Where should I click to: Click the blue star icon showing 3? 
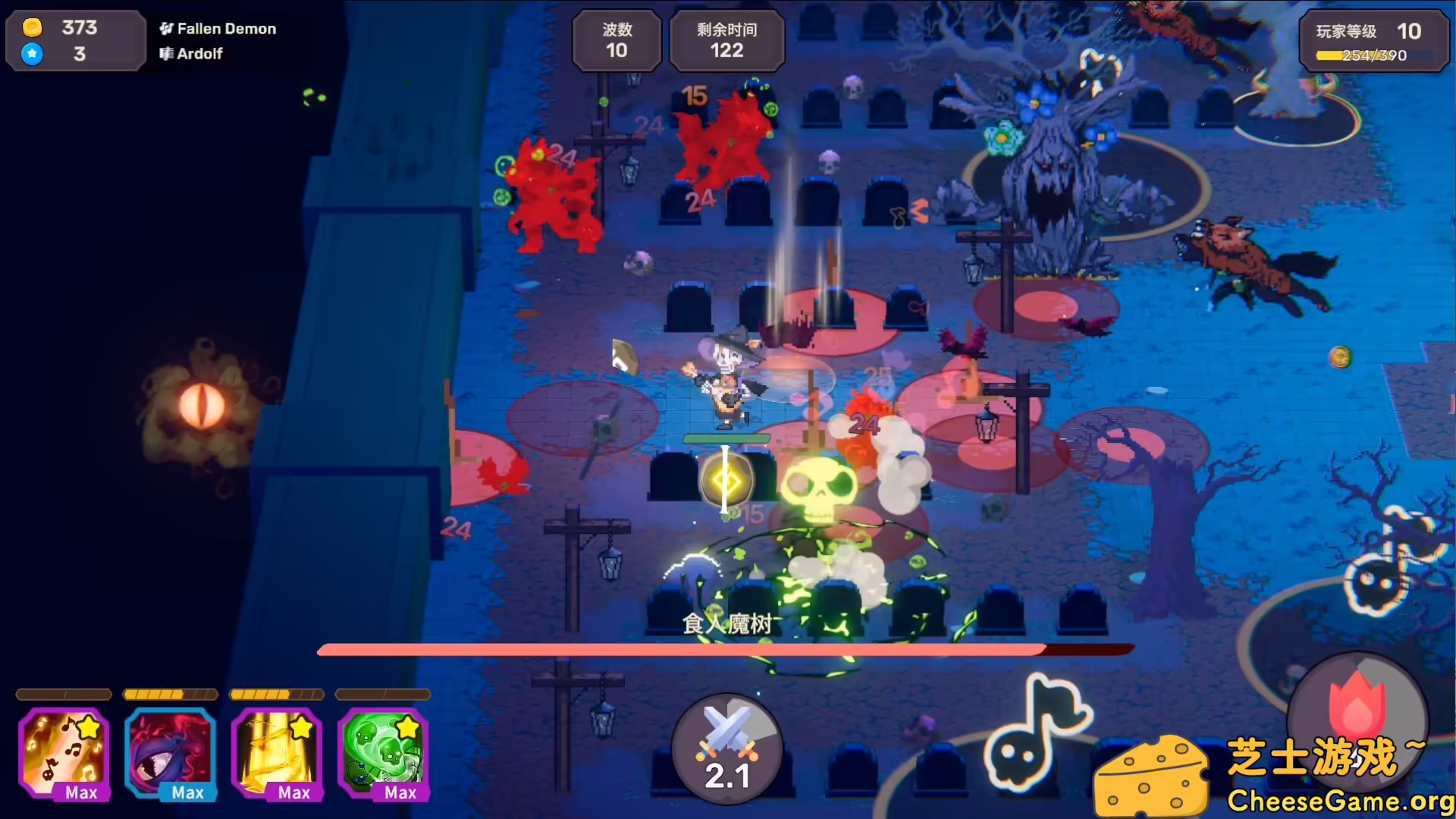(x=32, y=54)
